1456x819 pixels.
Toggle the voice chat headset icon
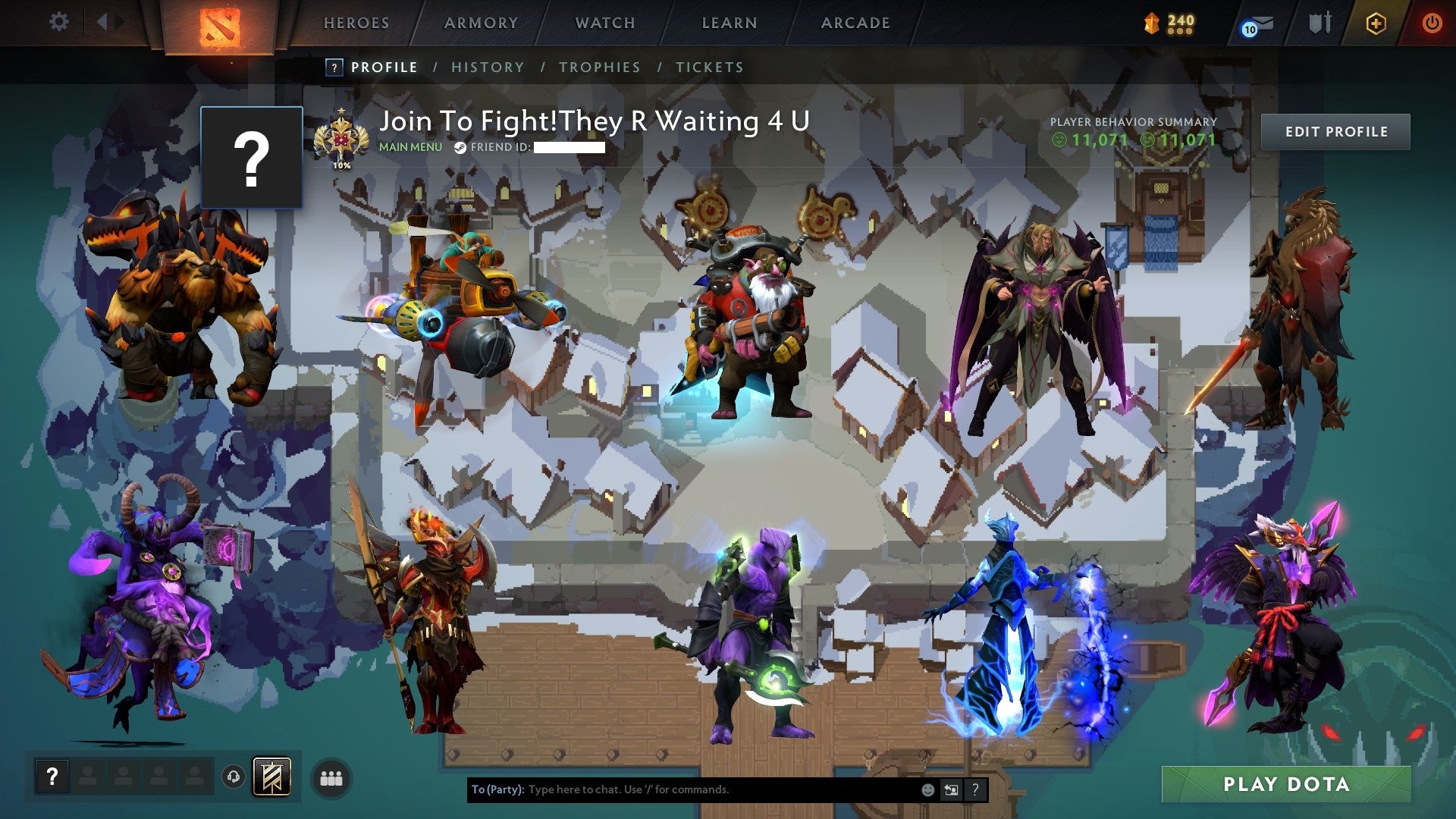click(x=231, y=775)
